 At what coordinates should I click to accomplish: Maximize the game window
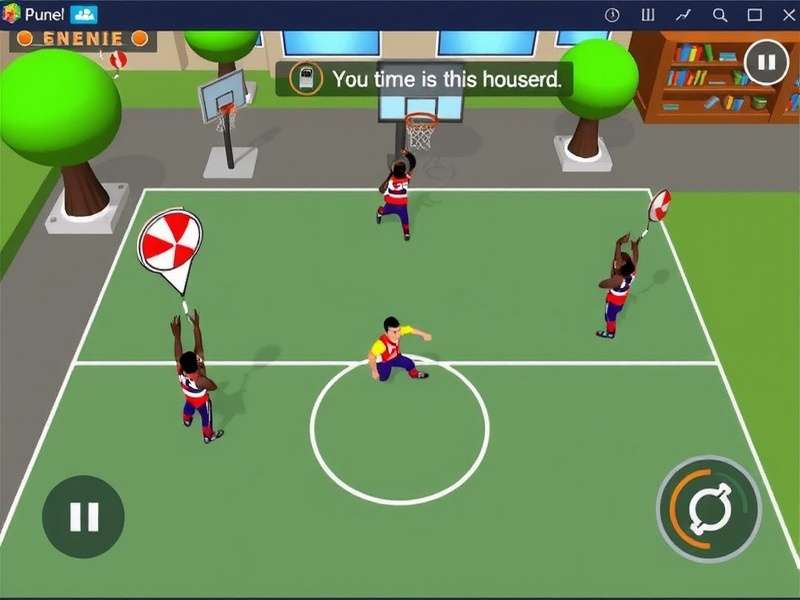point(755,15)
